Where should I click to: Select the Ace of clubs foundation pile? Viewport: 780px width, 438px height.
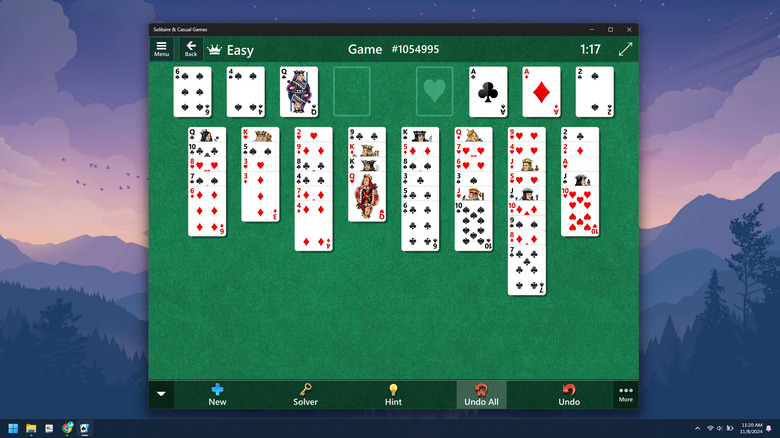pyautogui.click(x=488, y=92)
